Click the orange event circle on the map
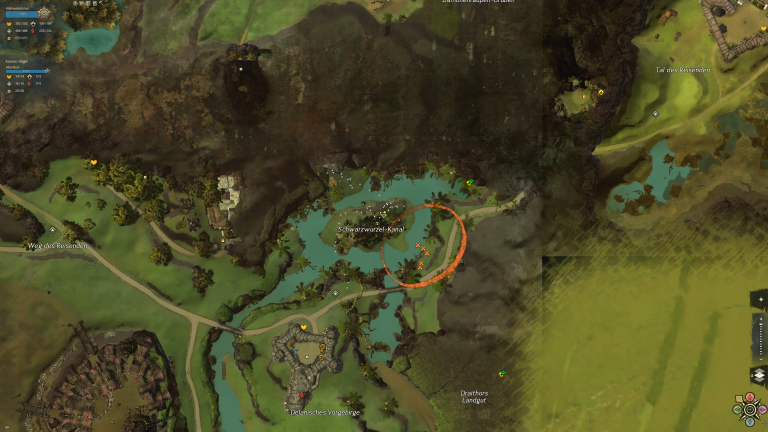 pyautogui.click(x=423, y=246)
